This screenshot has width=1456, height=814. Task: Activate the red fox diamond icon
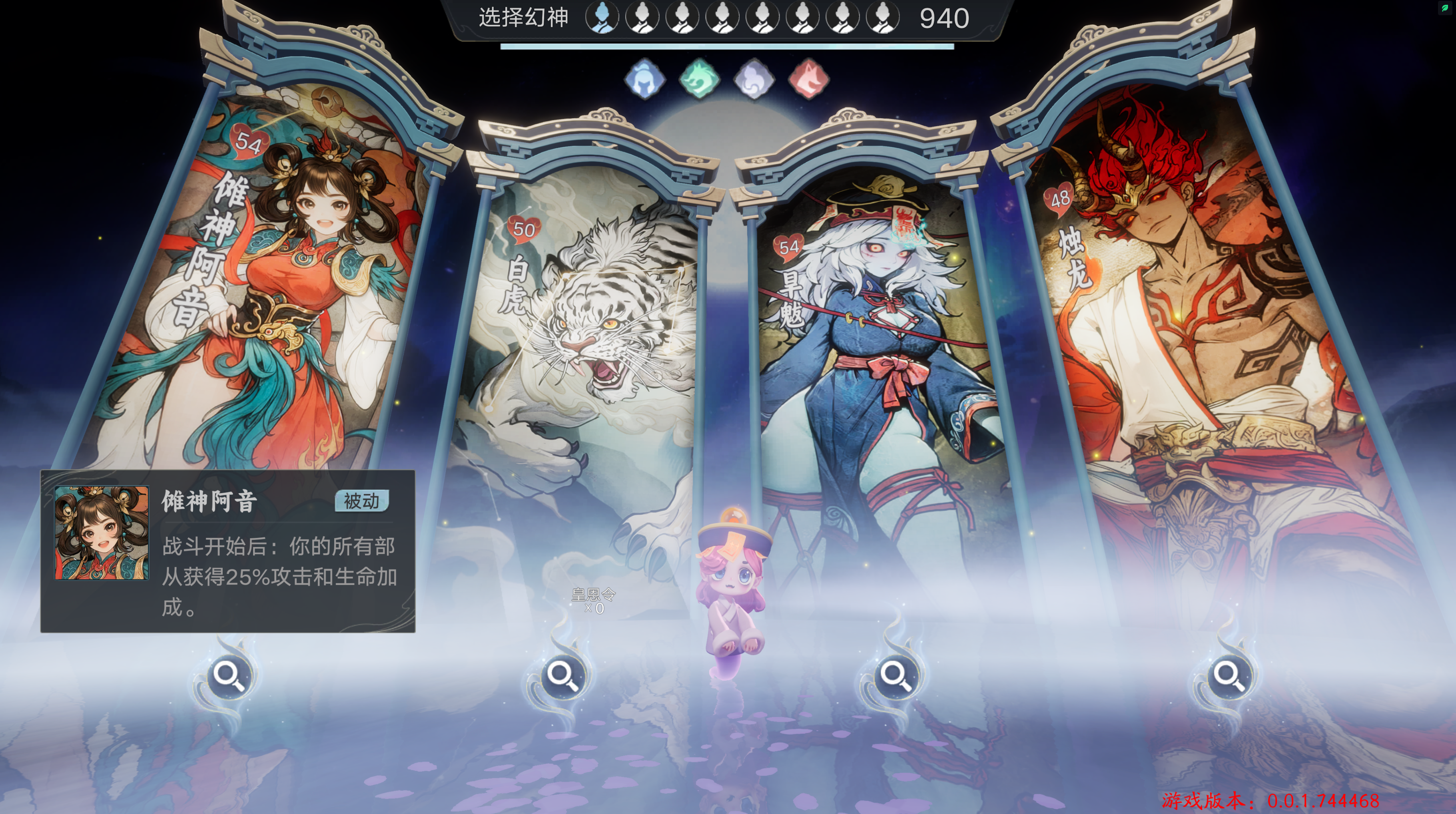809,78
